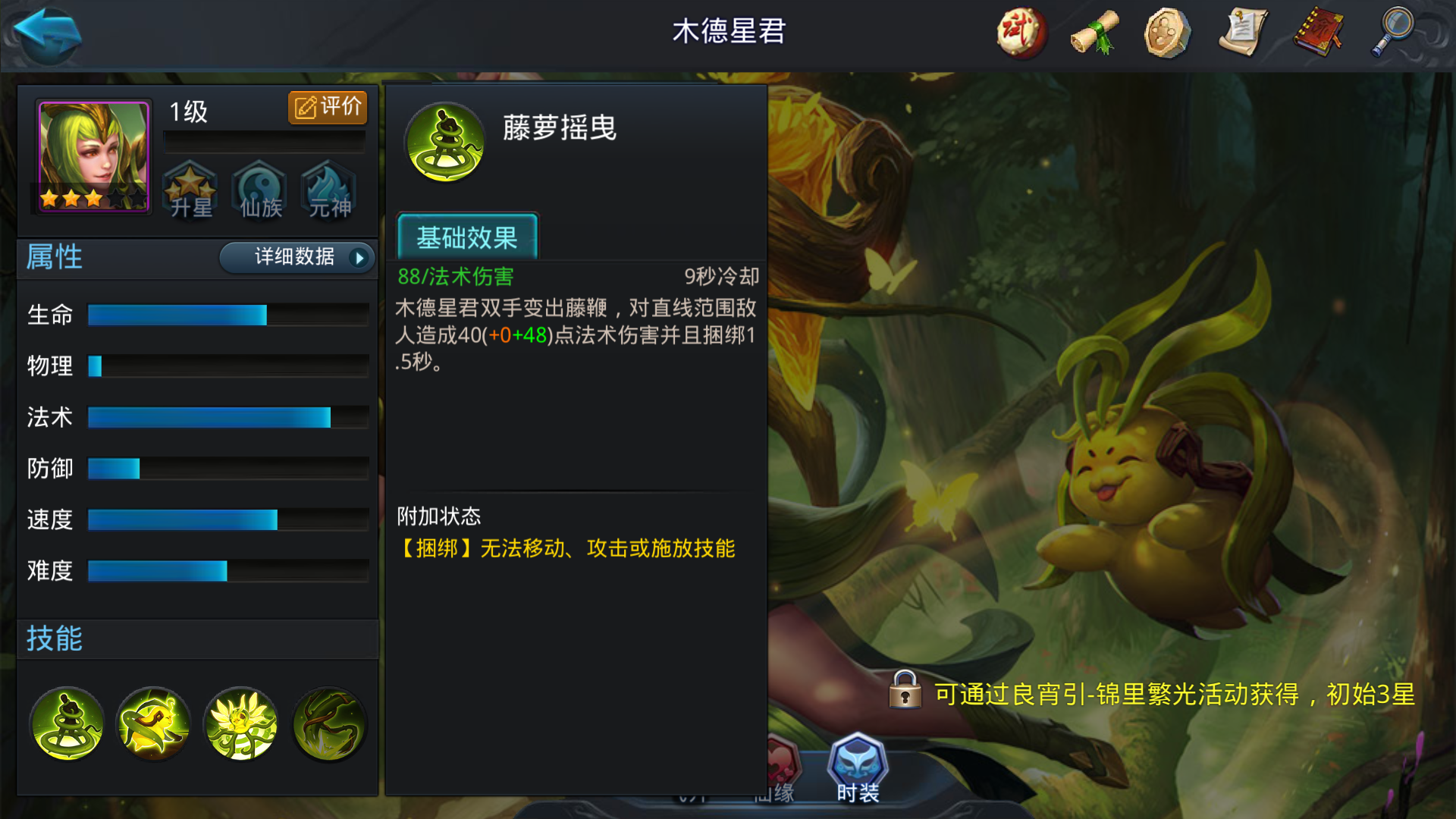The image size is (1456, 819).
Task: Open the 升星 star upgrade icon
Action: pyautogui.click(x=190, y=190)
